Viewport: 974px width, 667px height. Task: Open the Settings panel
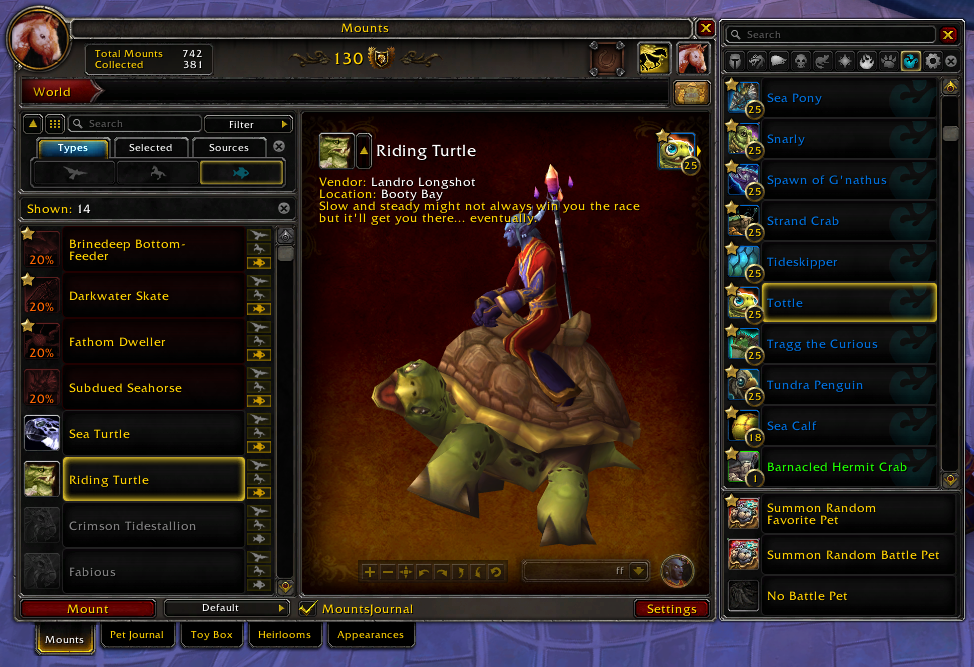click(x=671, y=608)
